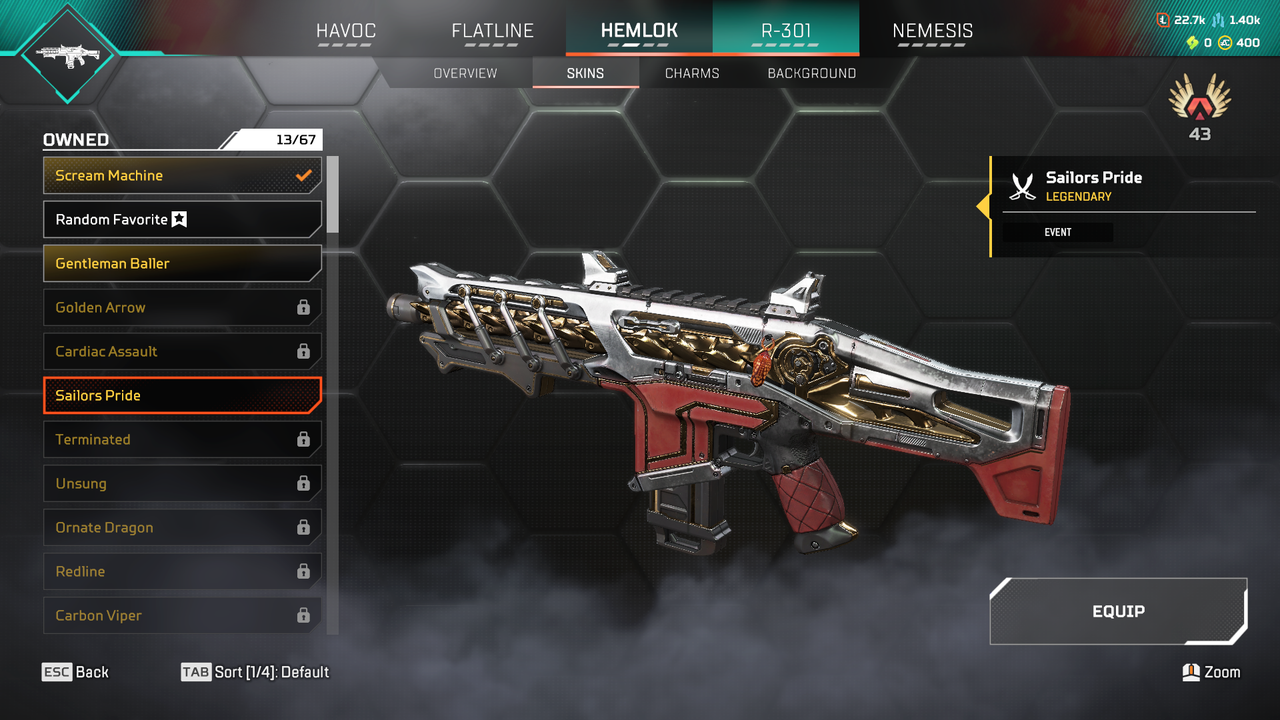Switch to the BACKGROUND sub-tab
Viewport: 1280px width, 720px height.
point(811,73)
